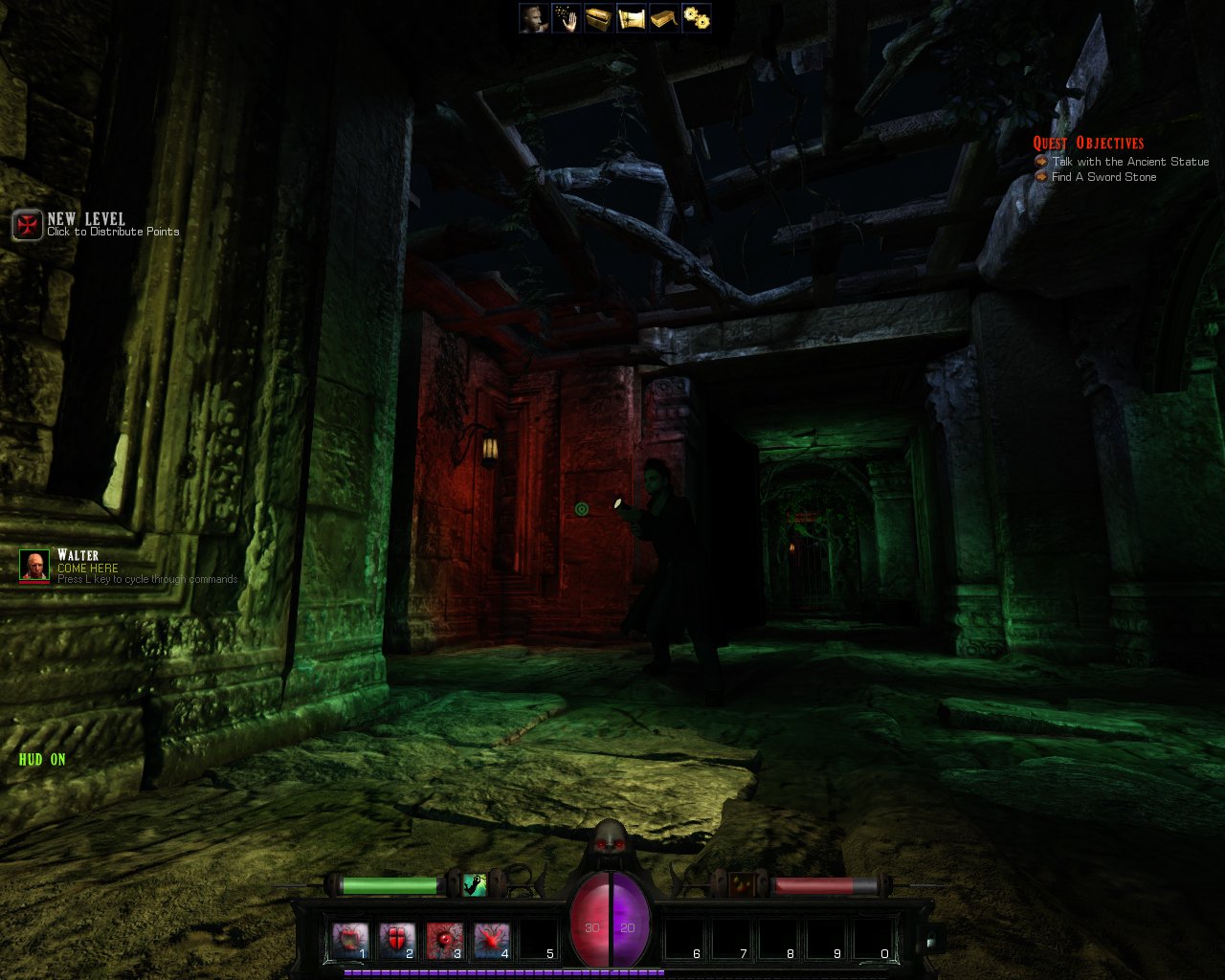
Task: Click NEW LEVEL to distribute points
Action: pyautogui.click(x=86, y=218)
